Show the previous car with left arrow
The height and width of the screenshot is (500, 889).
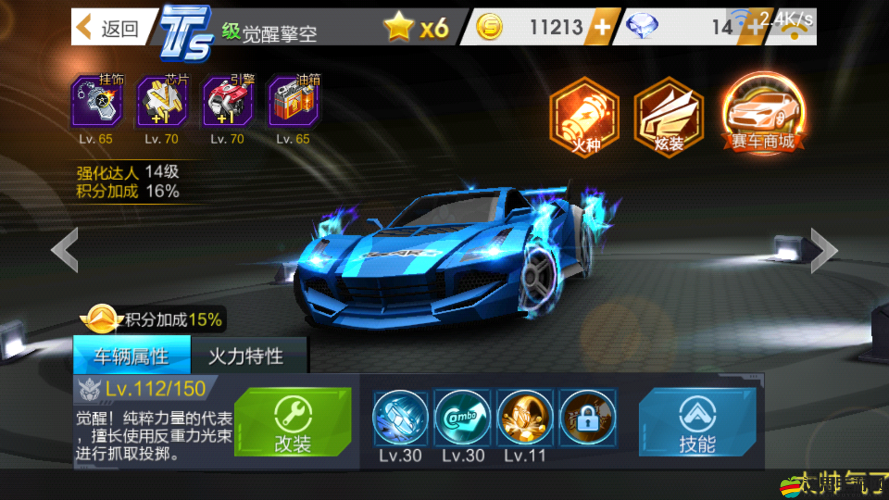[x=65, y=250]
